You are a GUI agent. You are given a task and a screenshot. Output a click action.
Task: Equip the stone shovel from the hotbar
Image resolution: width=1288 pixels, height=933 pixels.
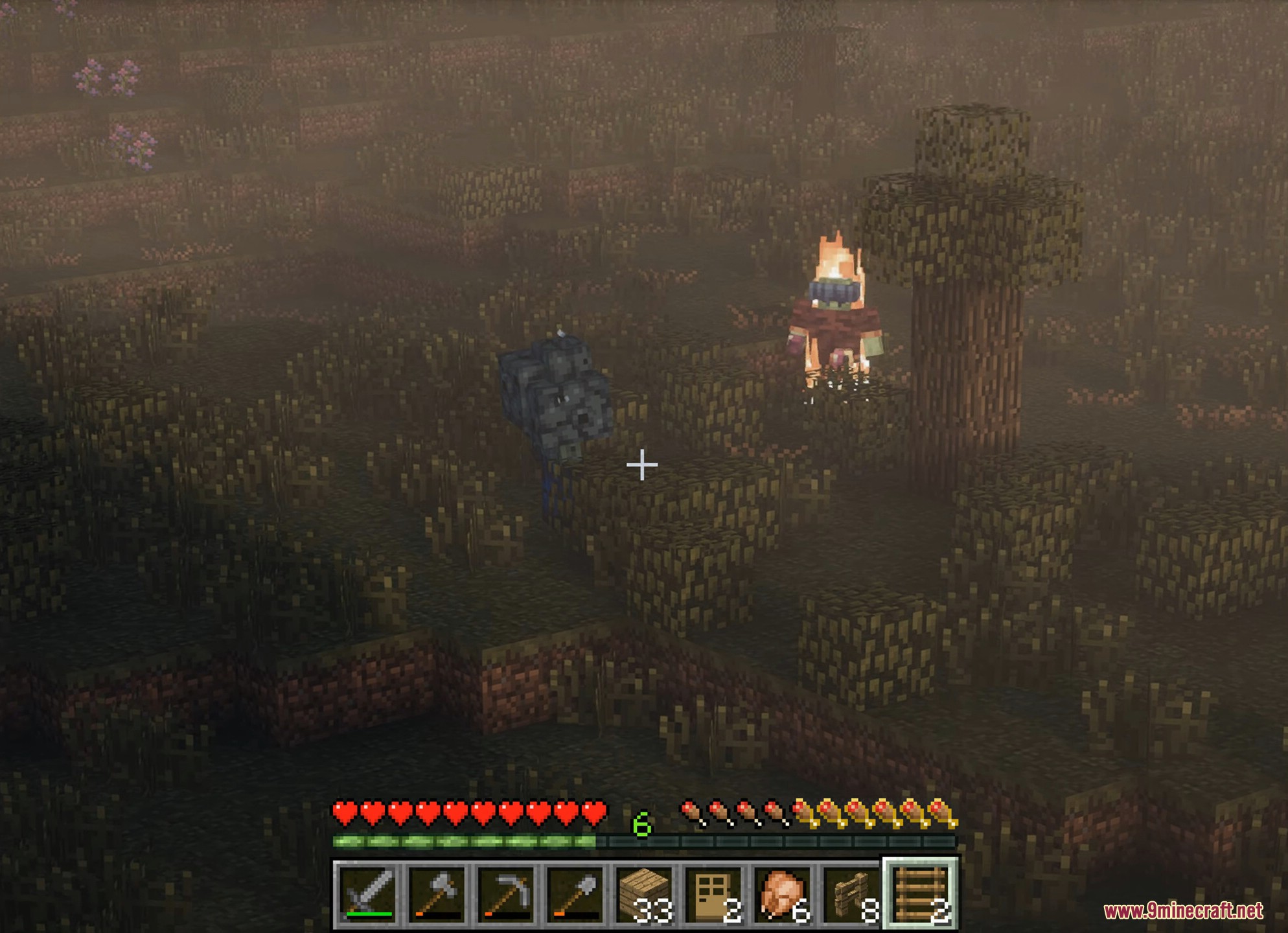(575, 894)
